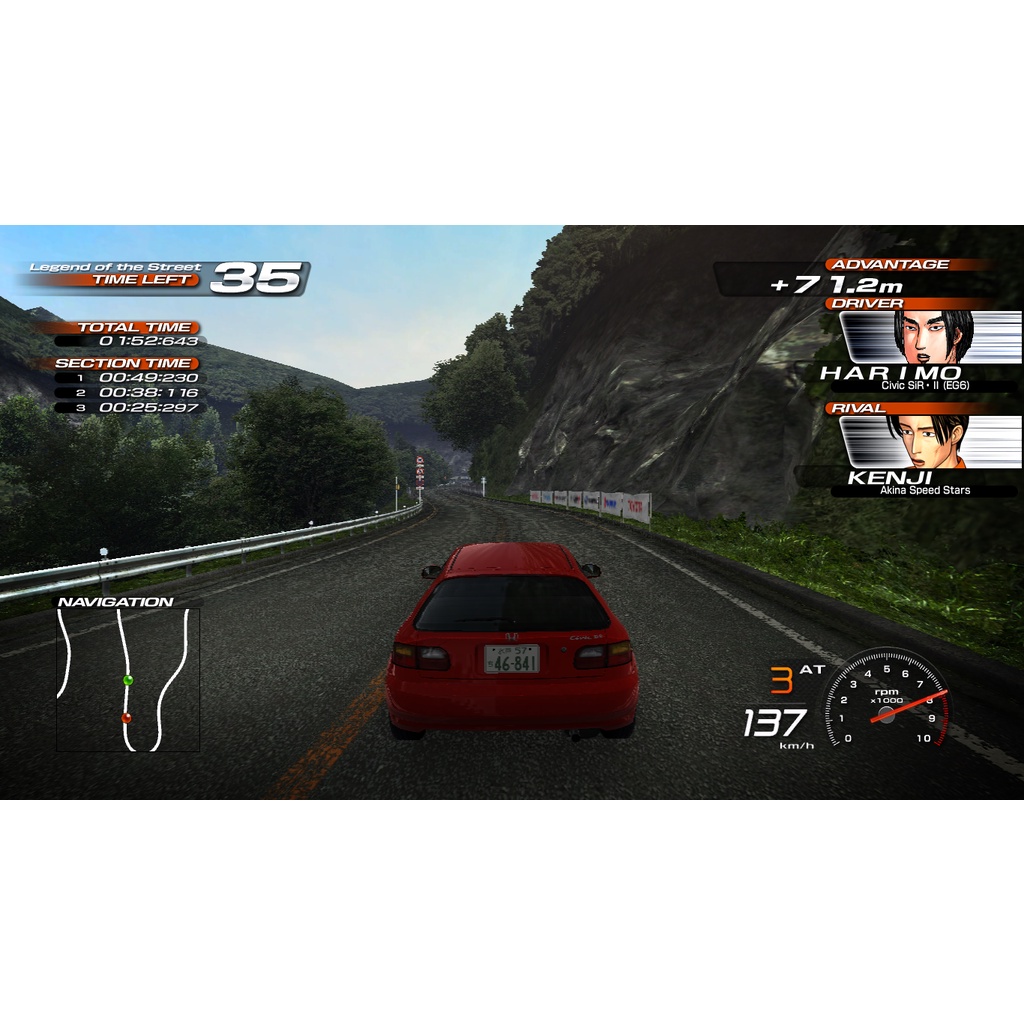
Task: Select the red marker on the navigation map
Action: coord(126,717)
